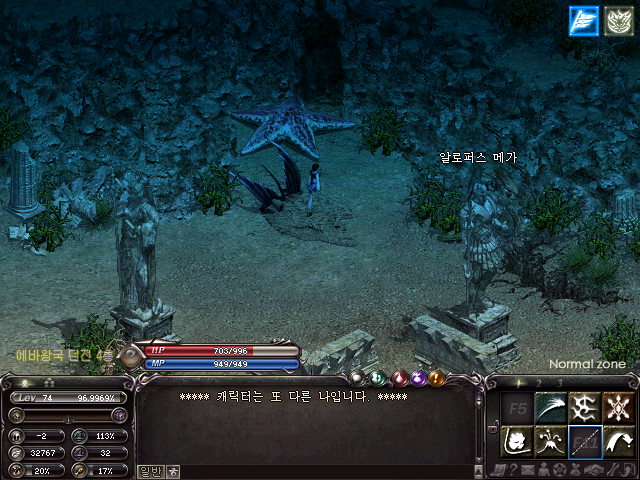Image resolution: width=640 pixels, height=480 pixels.
Task: Open the trade handshake icon
Action: 592,470
